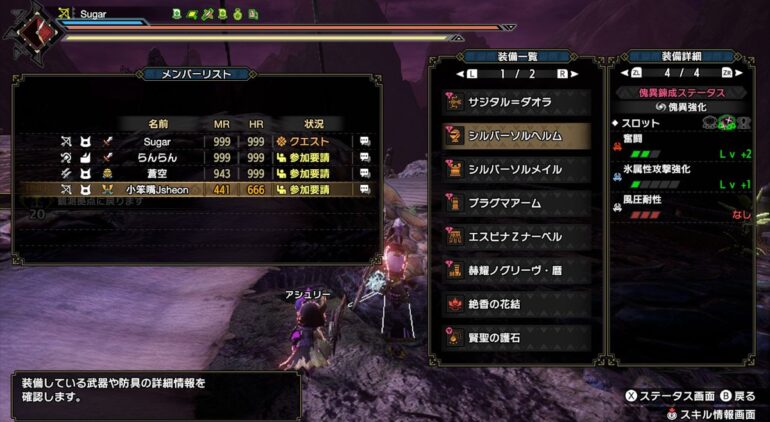The height and width of the screenshot is (422, 770).
Task: Show previous equipment detail page arrow
Action: pos(624,73)
